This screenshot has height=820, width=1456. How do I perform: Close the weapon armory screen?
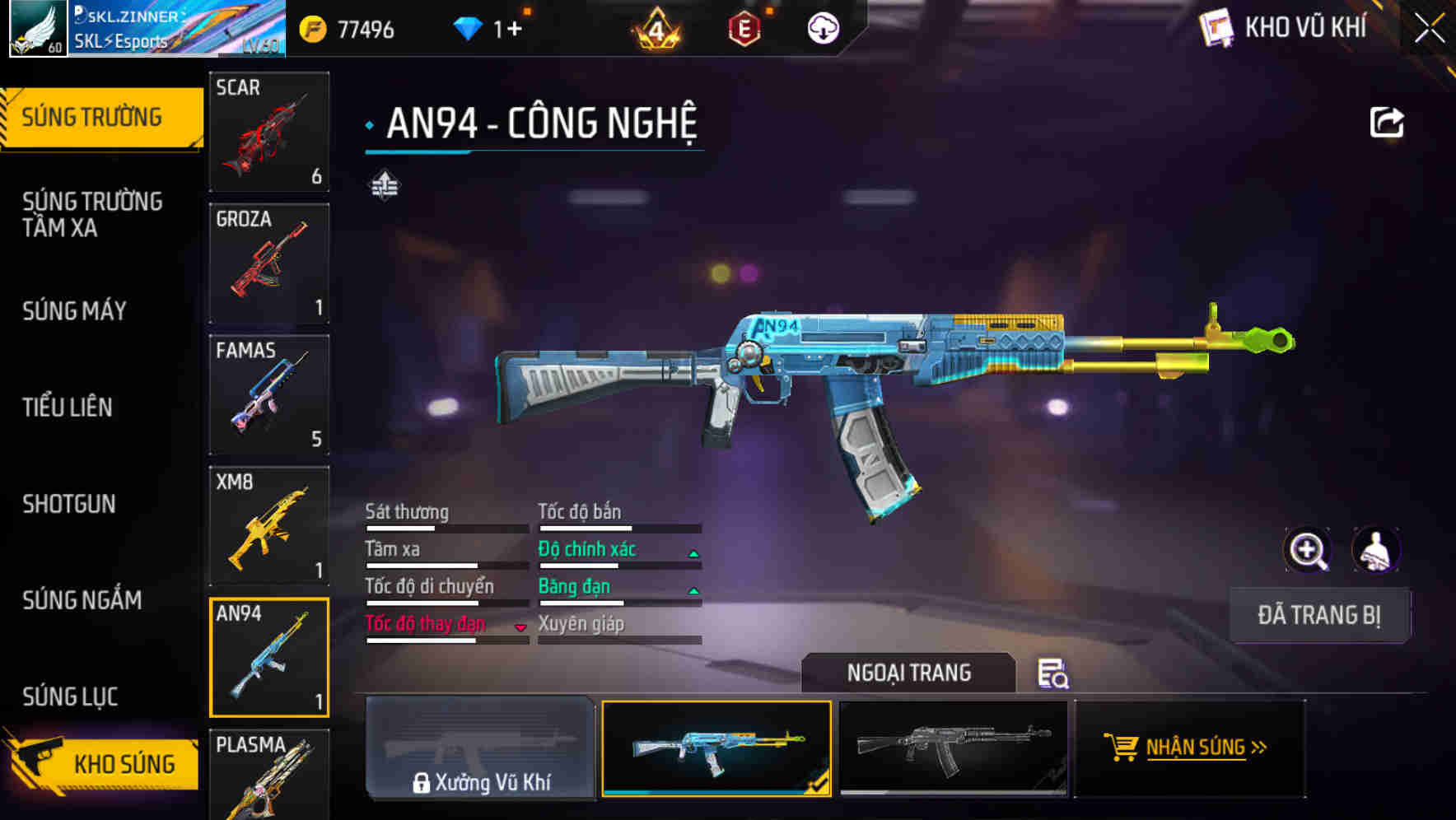(1430, 29)
